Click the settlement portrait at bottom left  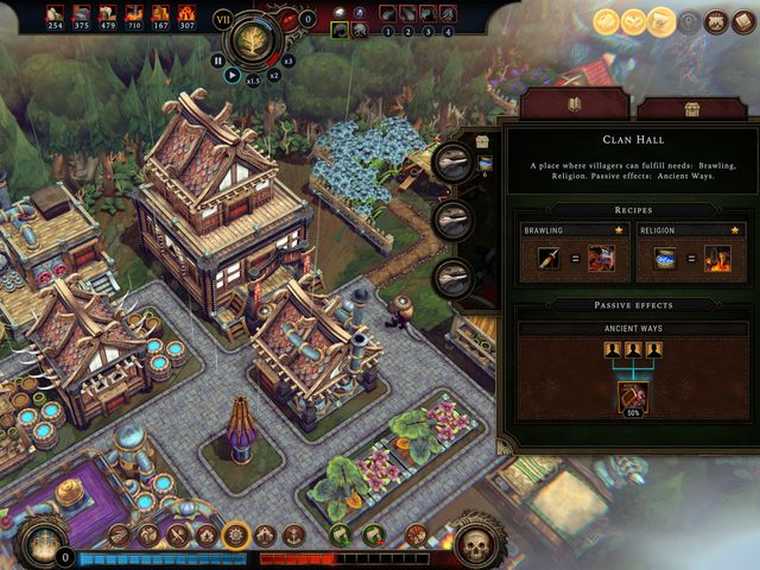[x=42, y=543]
